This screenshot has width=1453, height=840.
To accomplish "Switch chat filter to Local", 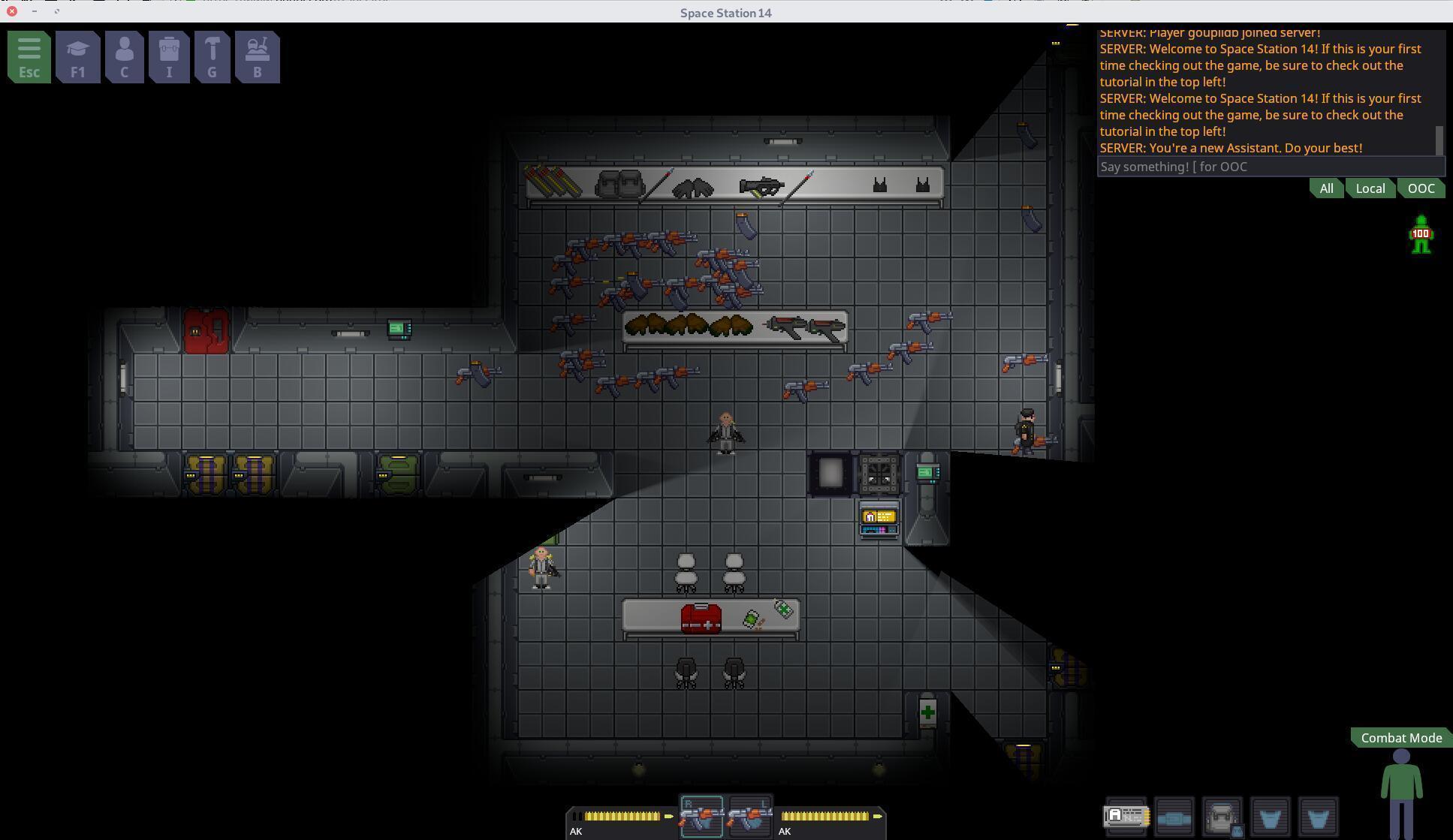I will click(x=1370, y=188).
